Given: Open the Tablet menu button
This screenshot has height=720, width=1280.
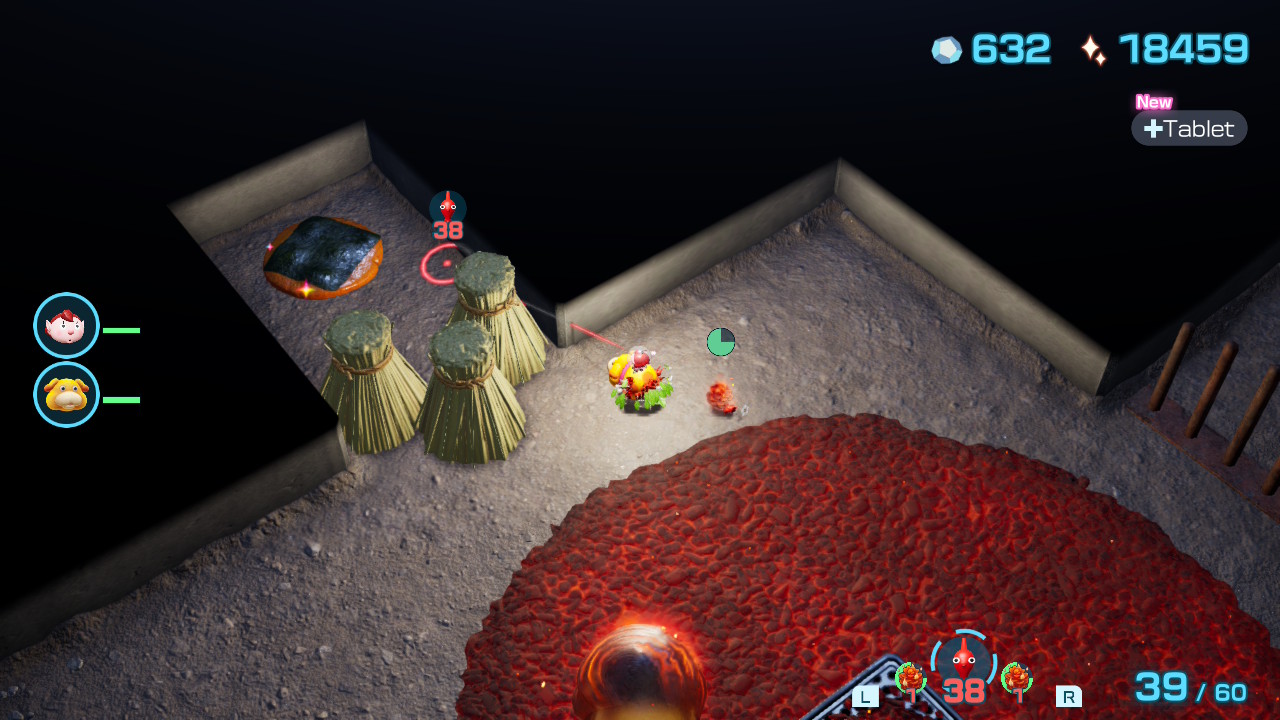Looking at the screenshot, I should tap(1189, 128).
